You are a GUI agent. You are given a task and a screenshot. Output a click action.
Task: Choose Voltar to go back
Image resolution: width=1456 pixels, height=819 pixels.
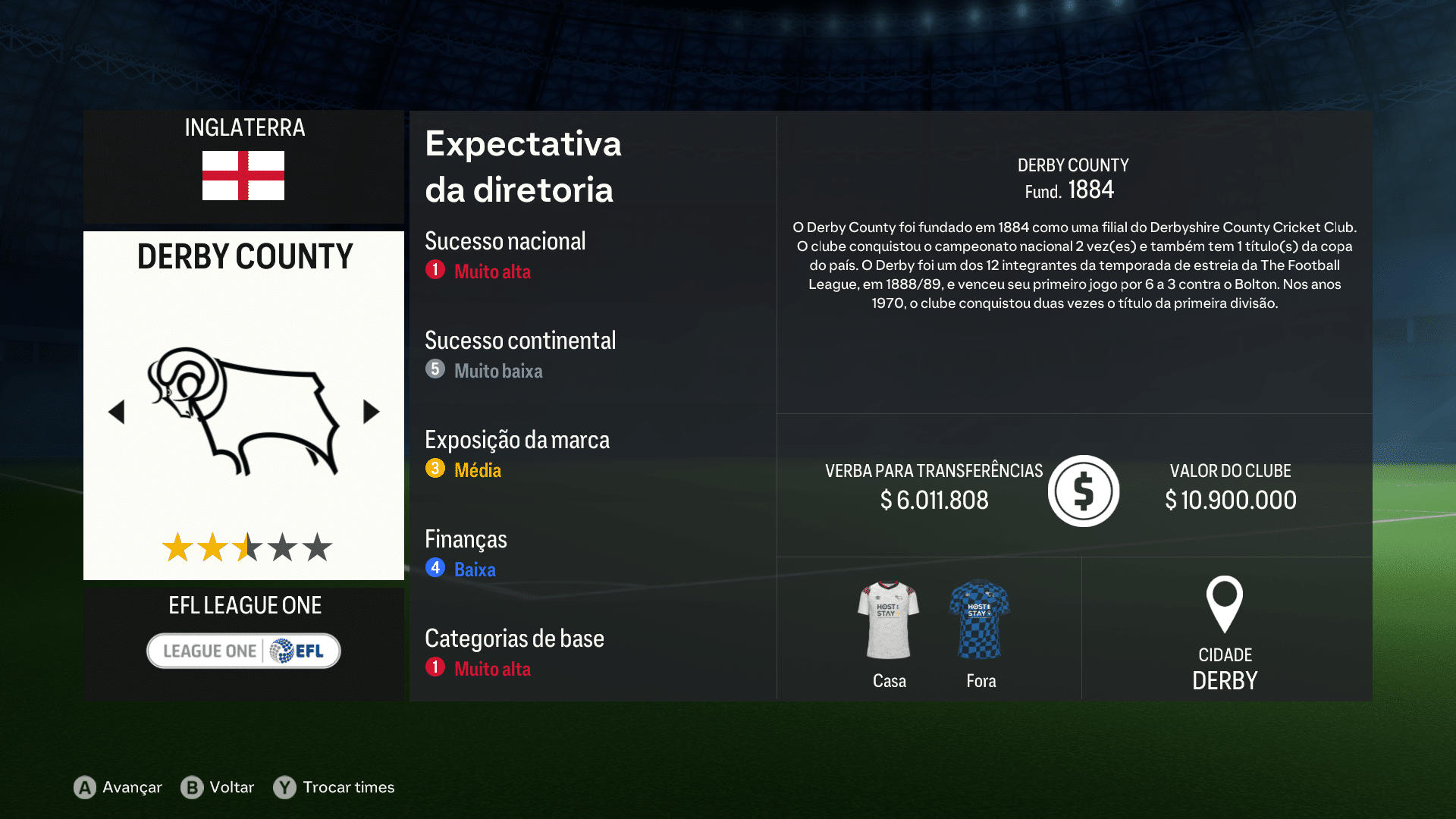coord(231,788)
